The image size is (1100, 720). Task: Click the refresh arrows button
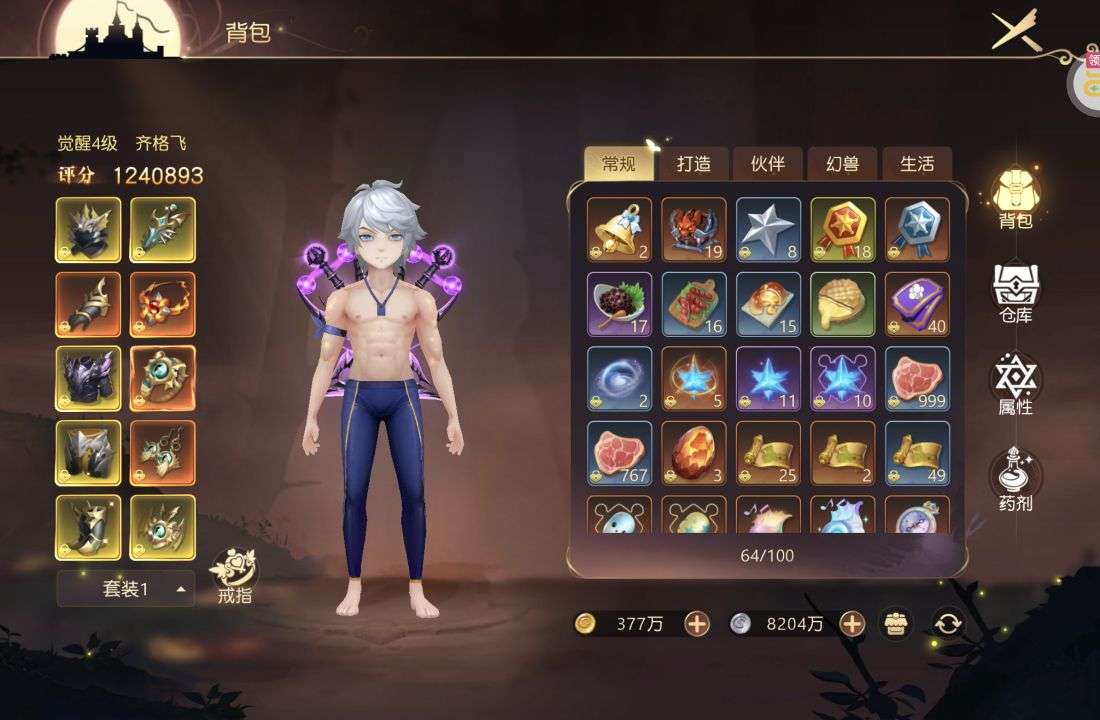(947, 624)
